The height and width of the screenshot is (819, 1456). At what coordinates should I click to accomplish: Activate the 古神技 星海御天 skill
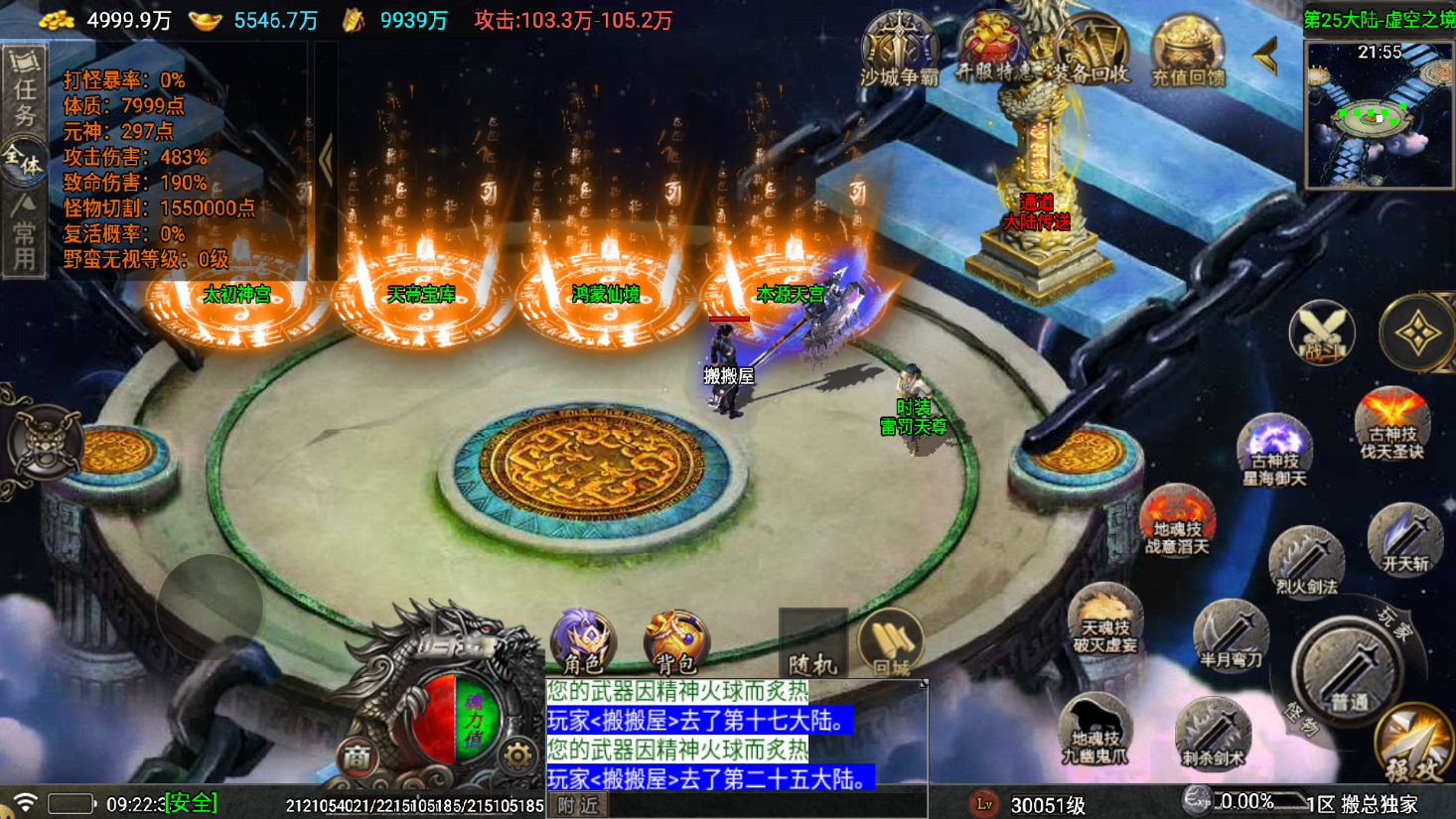(x=1274, y=450)
